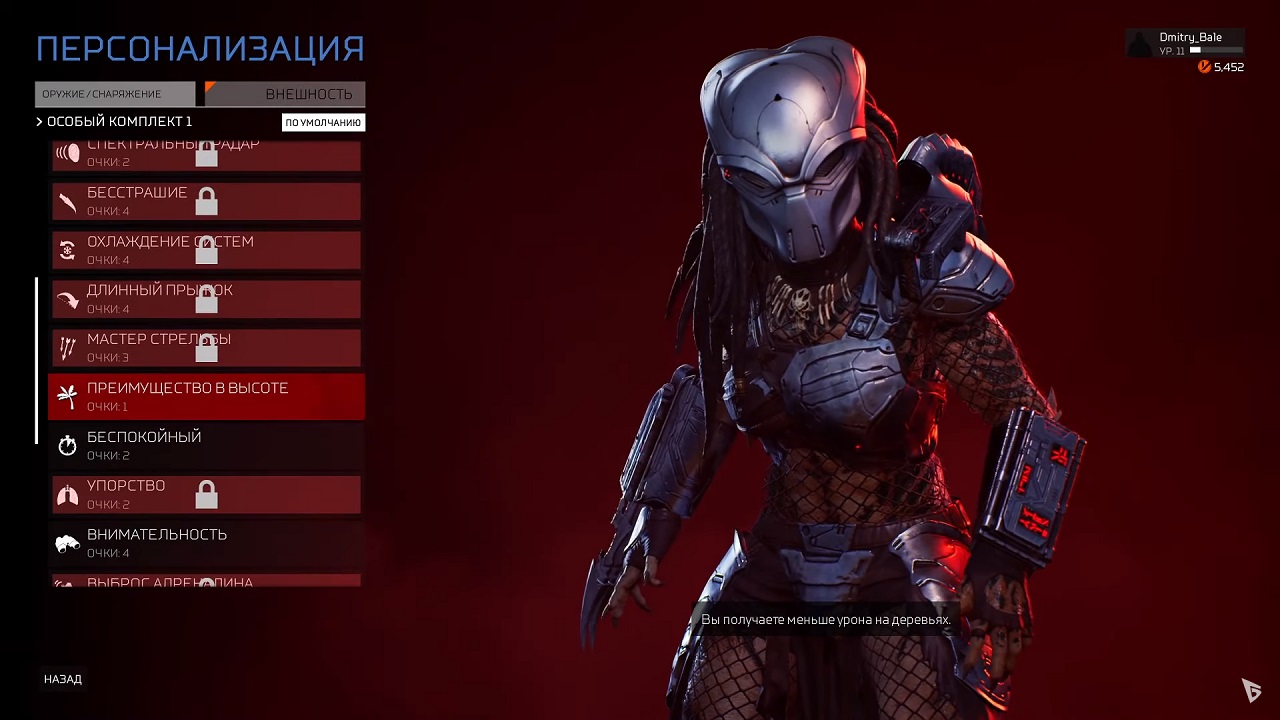Image resolution: width=1280 pixels, height=720 pixels.
Task: Select the locked Бесстрашие perk
Action: click(206, 201)
